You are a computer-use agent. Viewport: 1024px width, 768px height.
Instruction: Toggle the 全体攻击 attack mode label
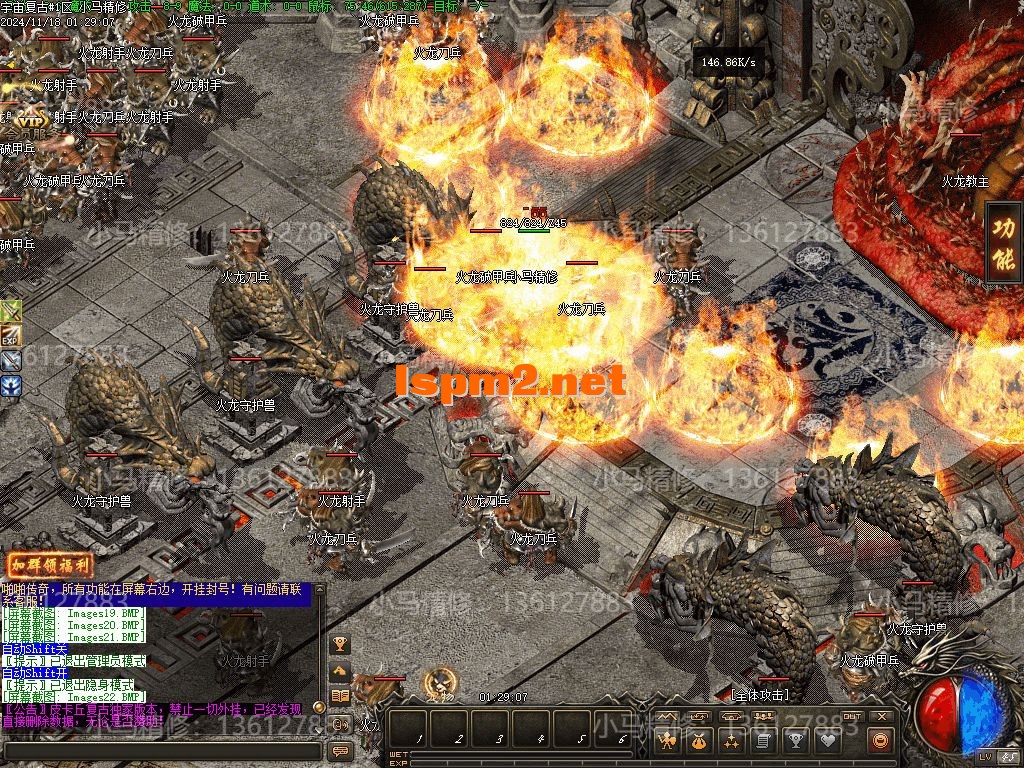click(x=760, y=694)
